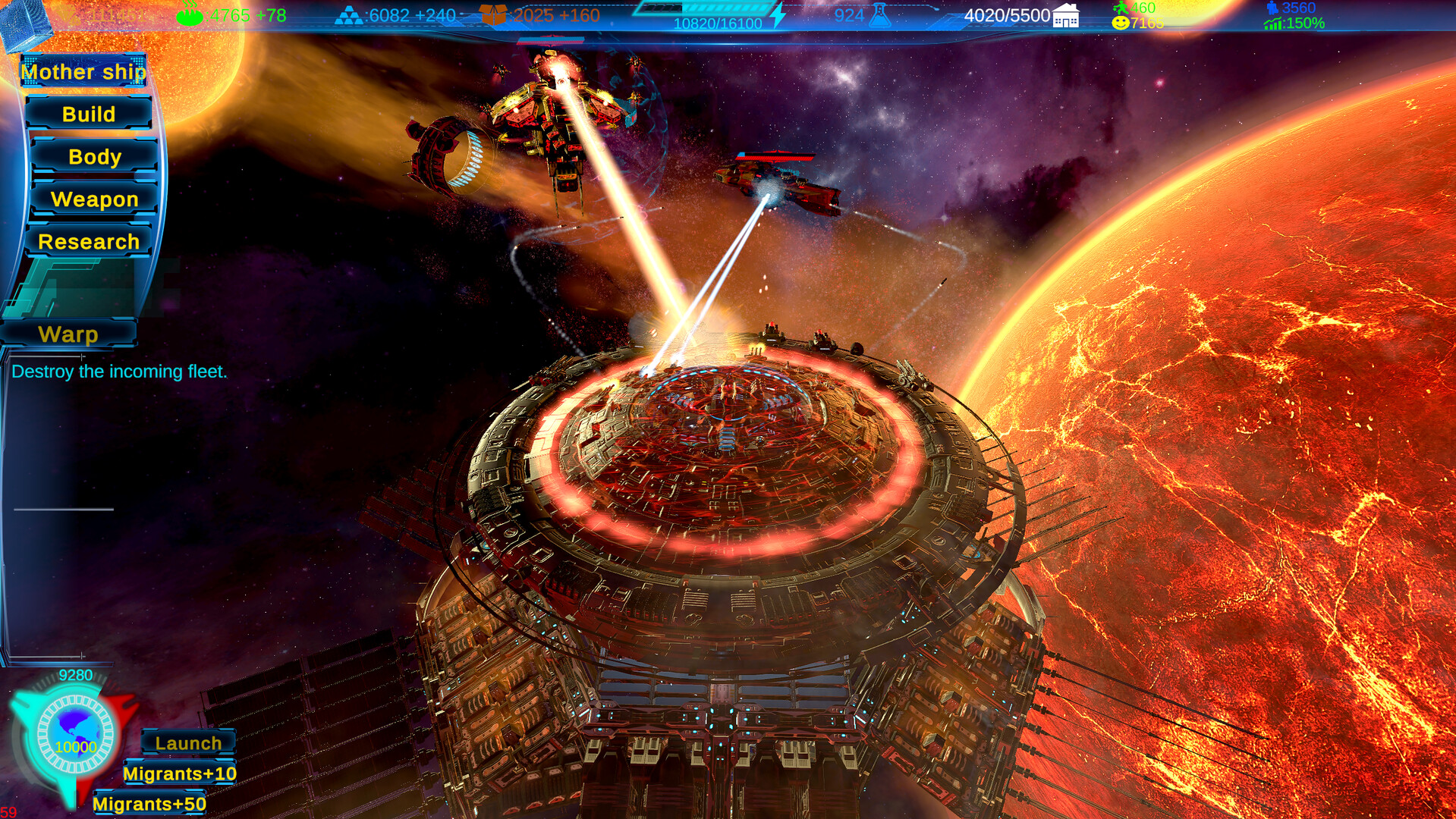Click Migrants+10 to add migrants
1456x819 pixels.
180,773
